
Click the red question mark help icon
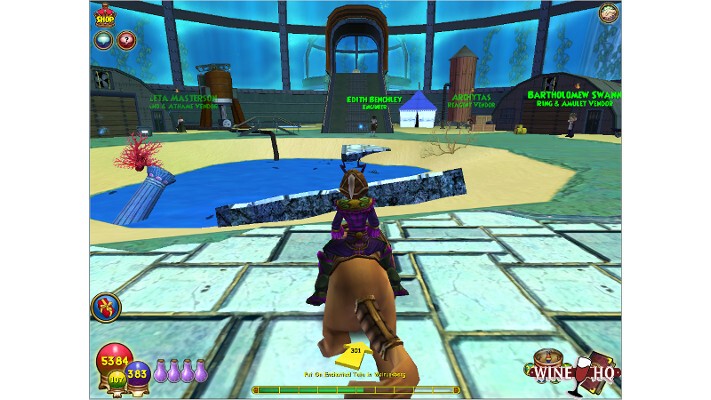pyautogui.click(x=126, y=40)
